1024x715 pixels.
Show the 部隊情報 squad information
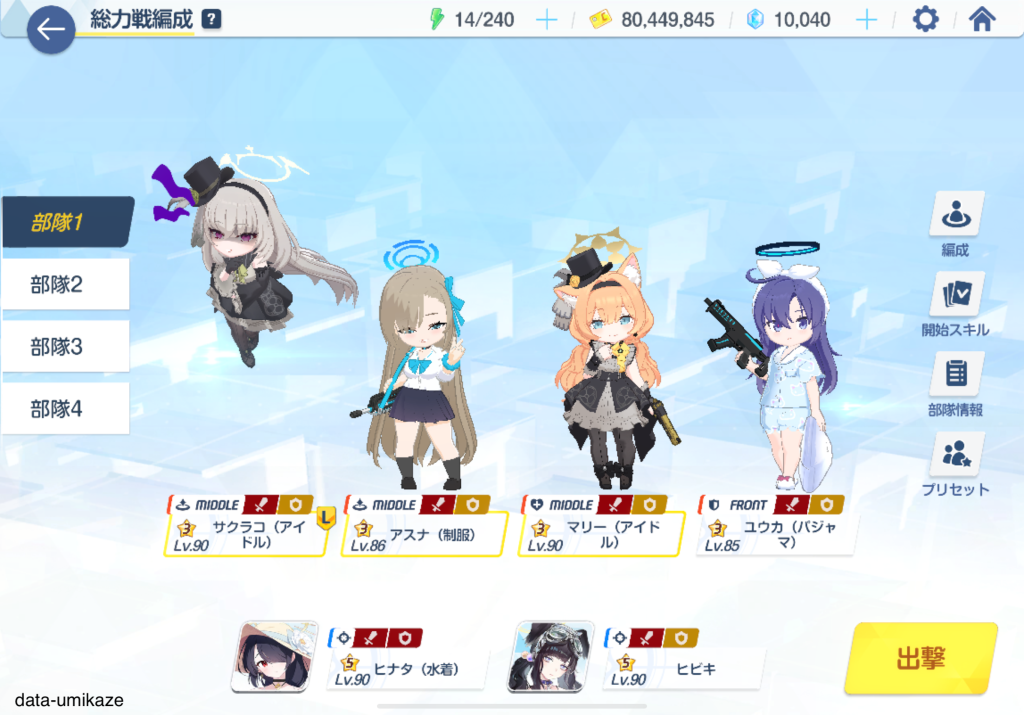click(x=955, y=385)
